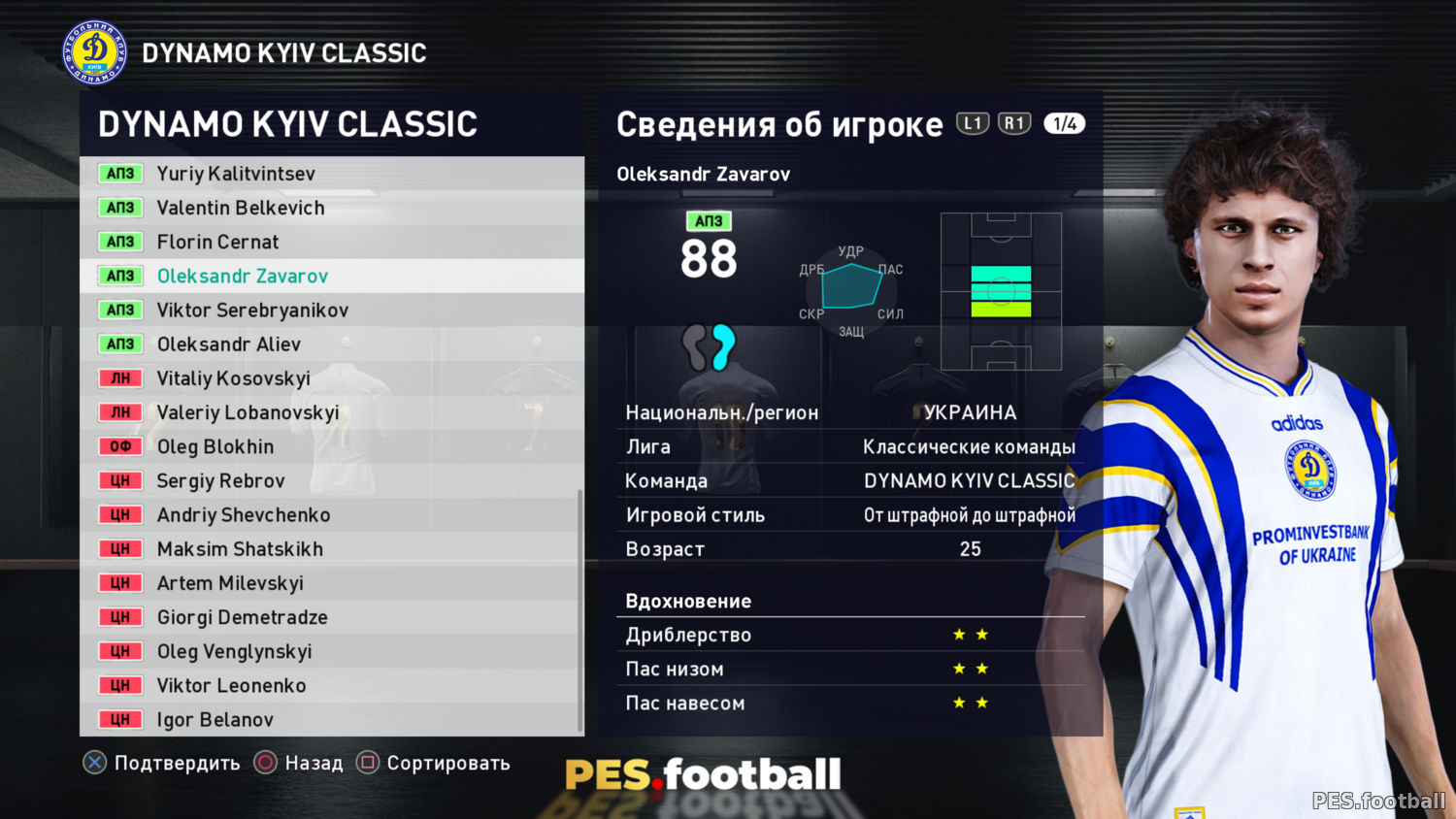Choose Vitaliy Kosovskyi in the list

[234, 378]
